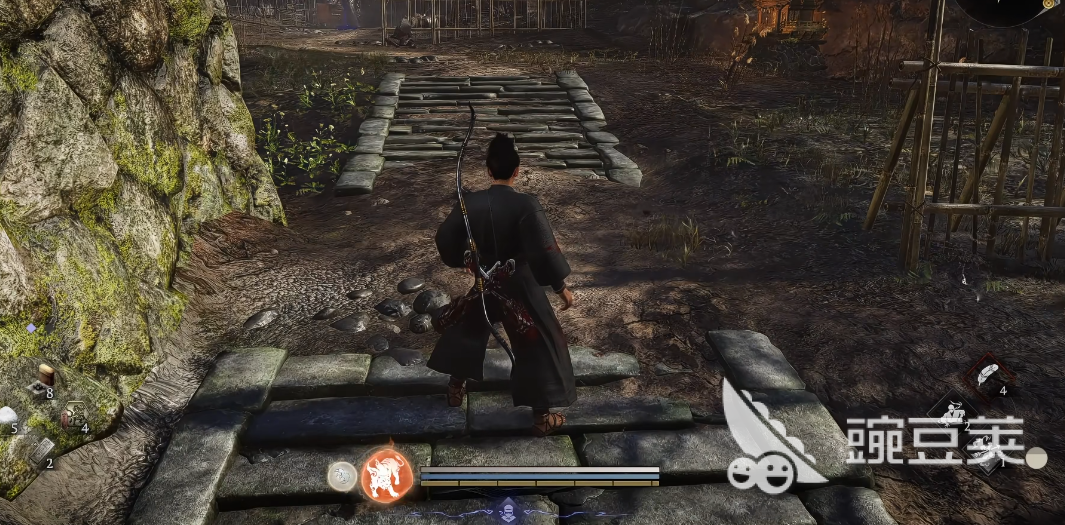Click the pea pod watermark logo
1065x525 pixels.
point(765,440)
